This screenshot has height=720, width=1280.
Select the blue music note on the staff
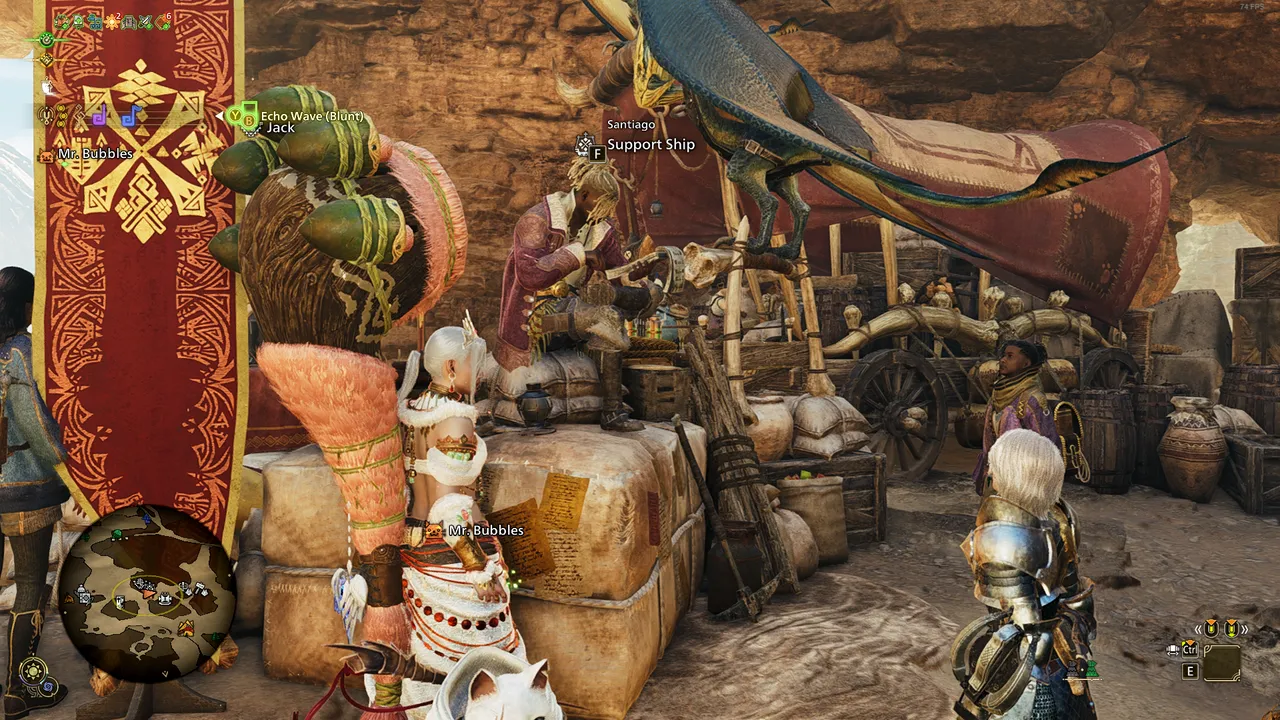point(128,116)
